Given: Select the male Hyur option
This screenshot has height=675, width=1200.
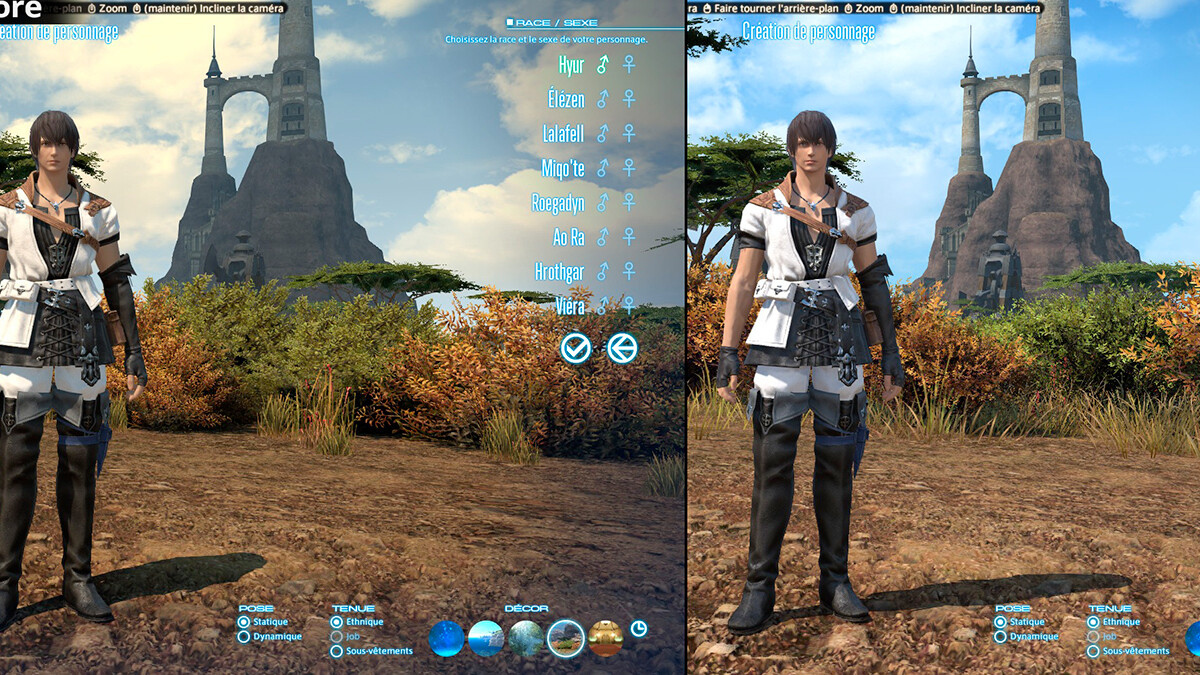Looking at the screenshot, I should [602, 65].
